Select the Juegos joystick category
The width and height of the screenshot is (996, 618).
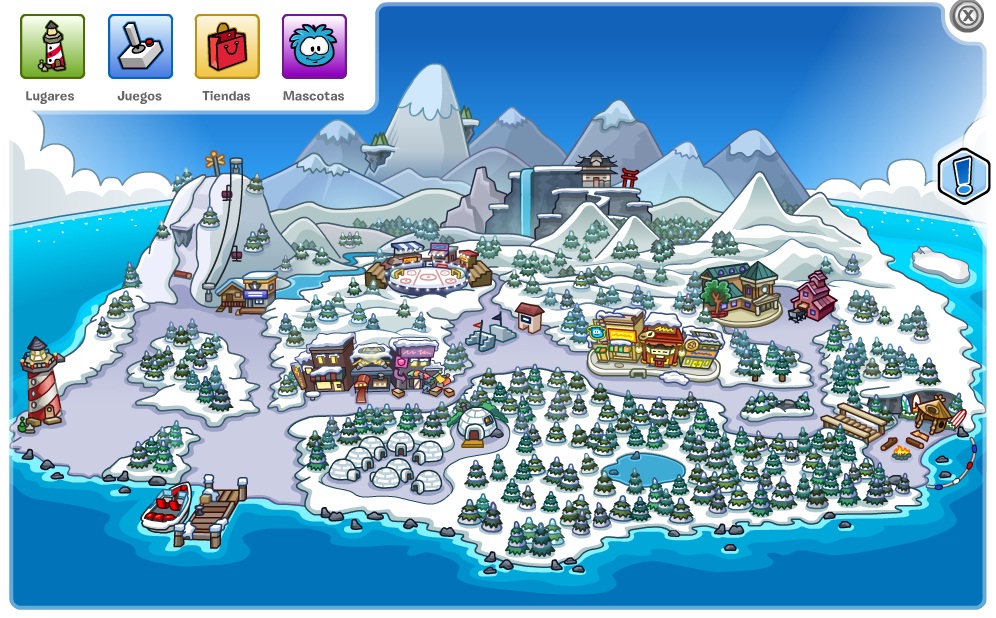140,47
